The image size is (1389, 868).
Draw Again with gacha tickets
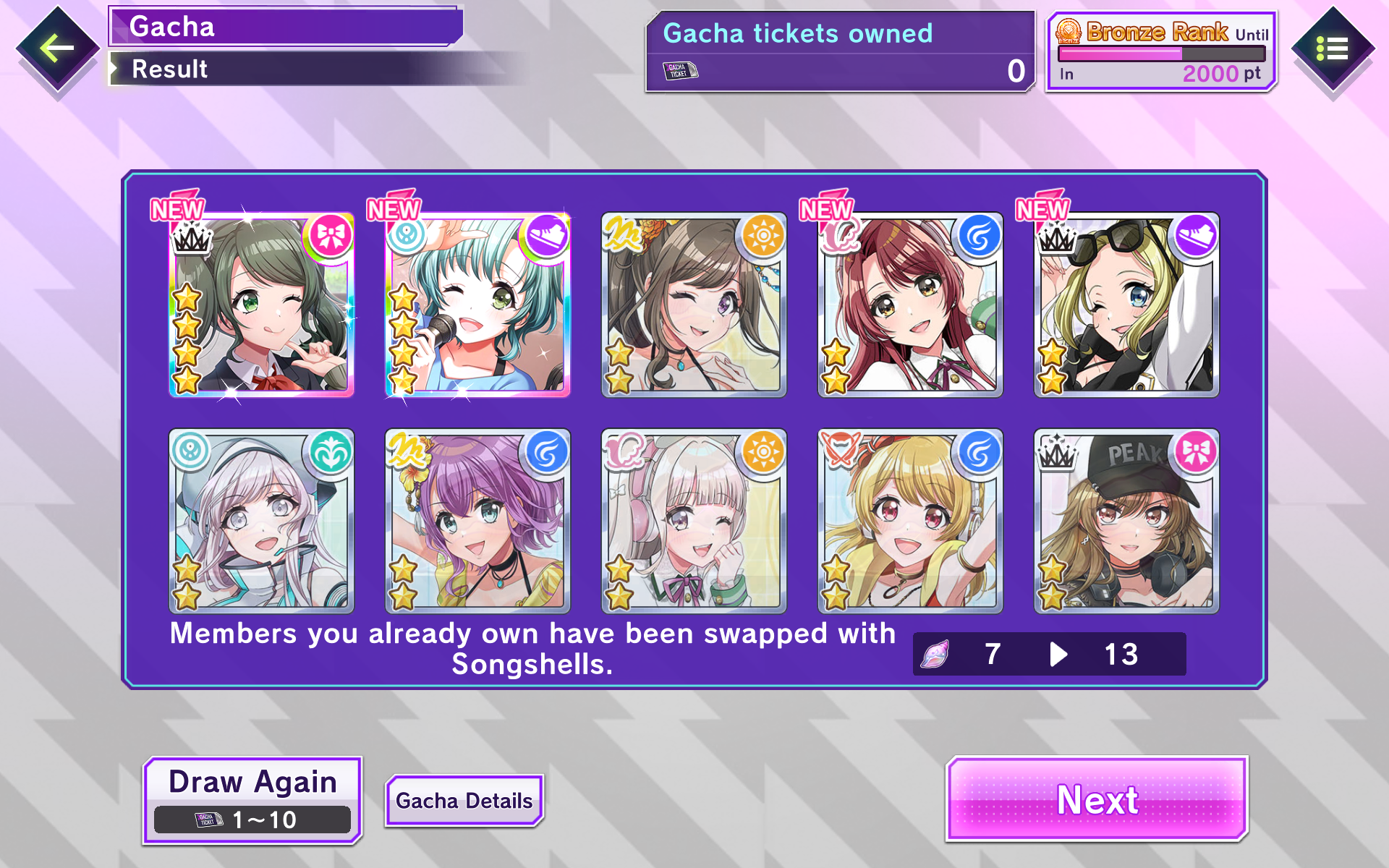252,799
